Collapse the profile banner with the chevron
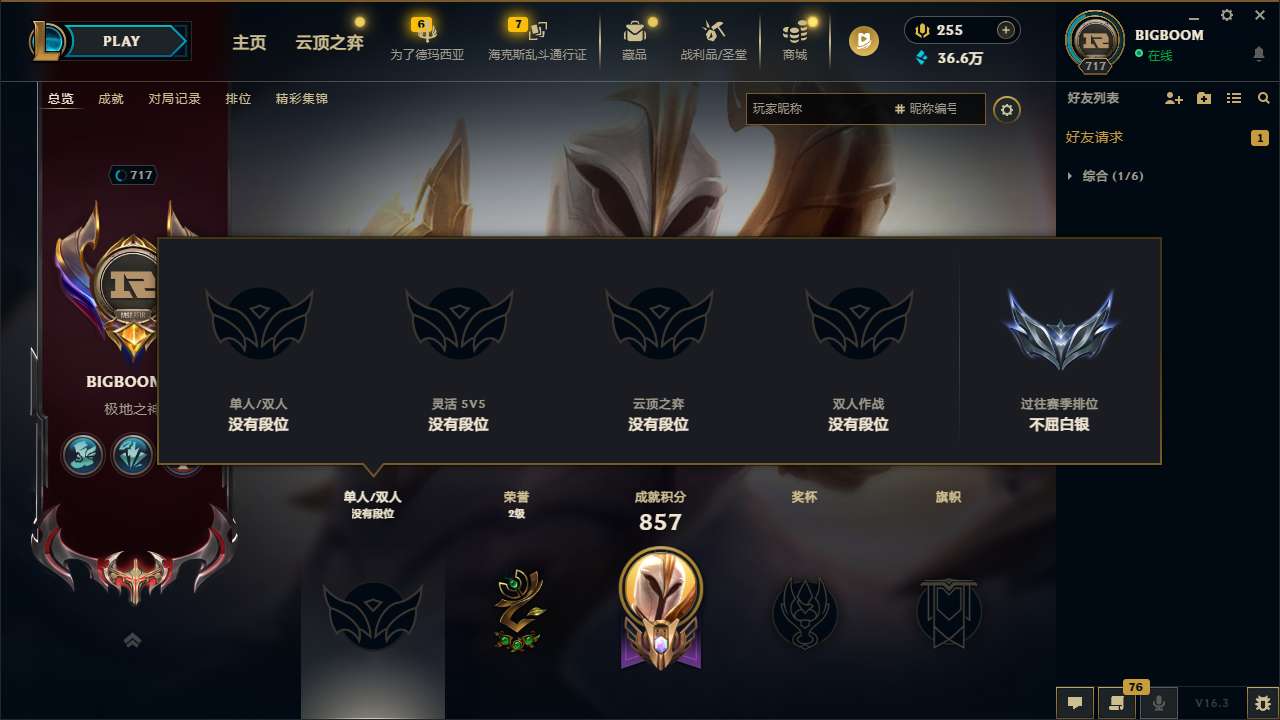 click(x=131, y=639)
